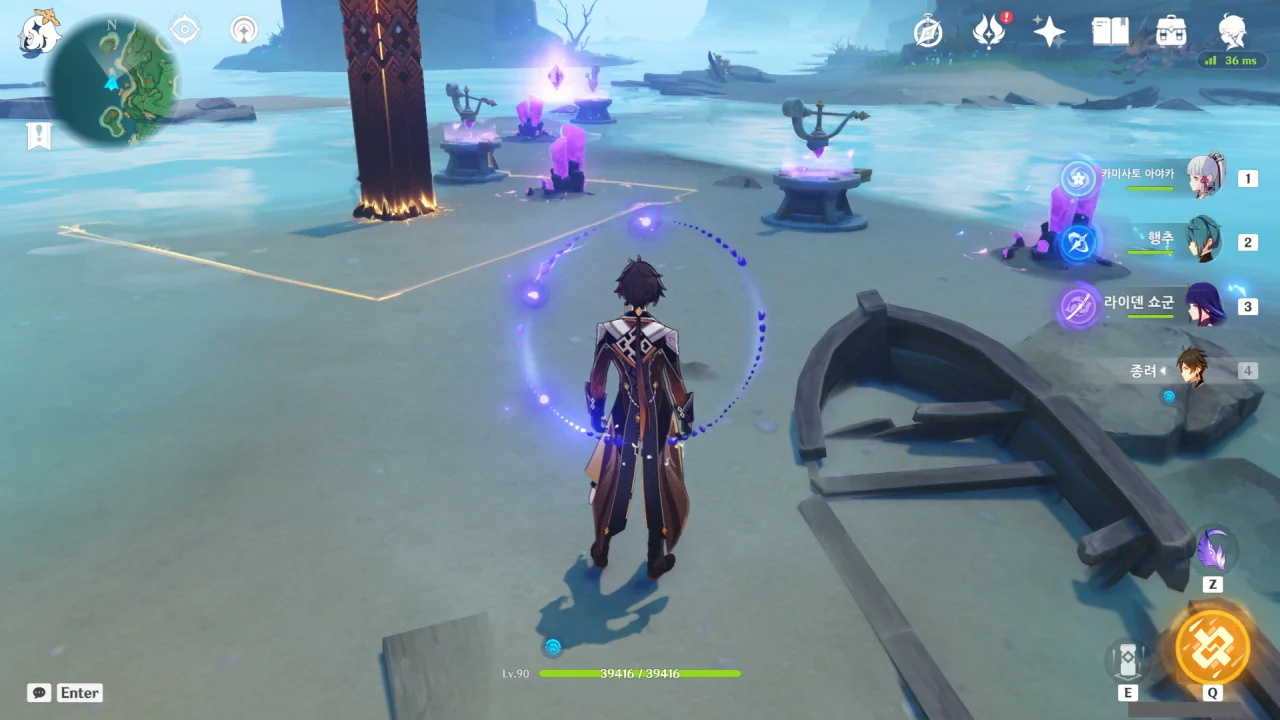Click the eye-shaped icon beside the minimap
The height and width of the screenshot is (720, 1280).
coord(185,30)
